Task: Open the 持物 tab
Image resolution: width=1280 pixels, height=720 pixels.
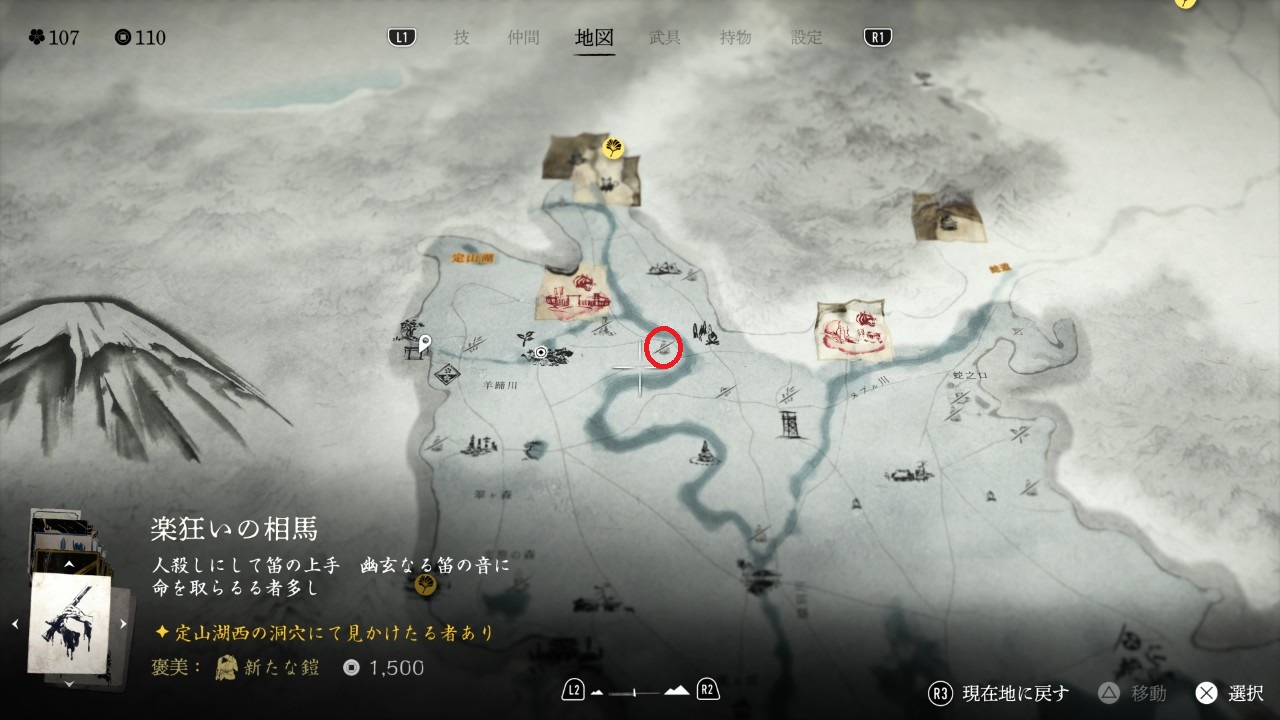Action: pyautogui.click(x=735, y=38)
